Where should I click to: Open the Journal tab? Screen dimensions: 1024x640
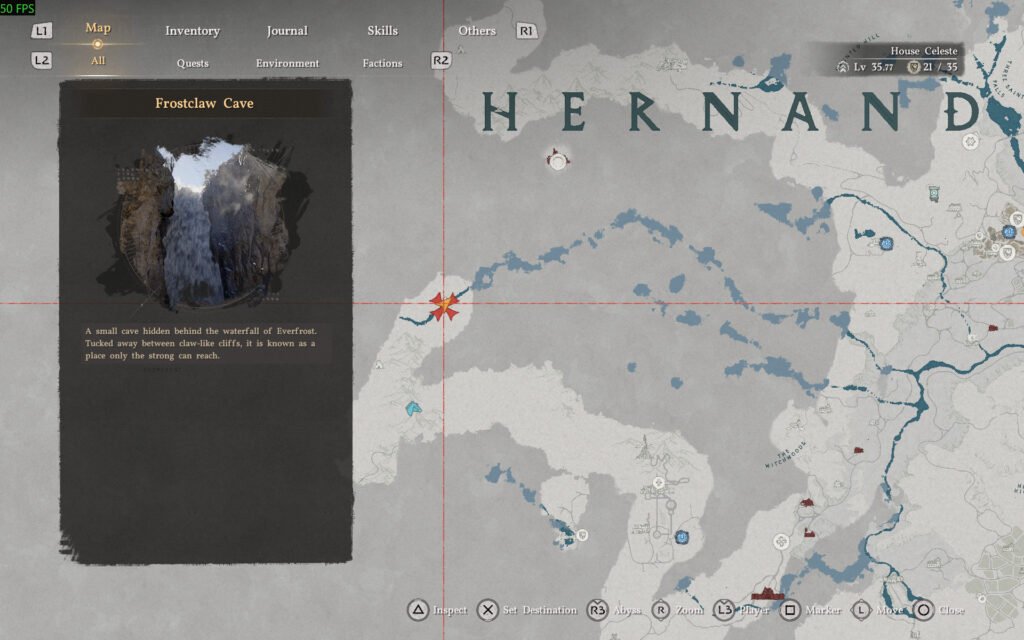(x=287, y=31)
